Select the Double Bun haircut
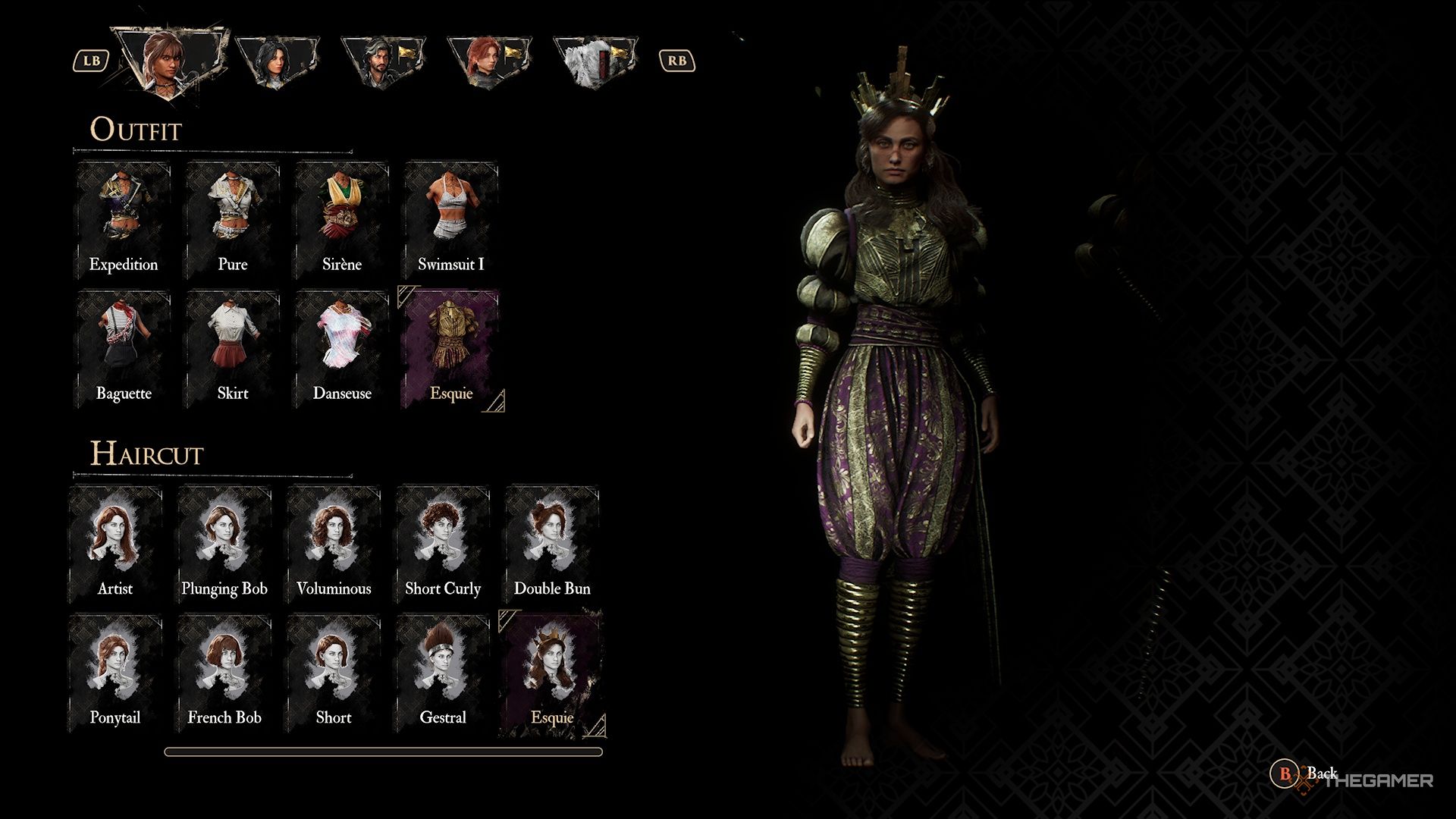 tap(552, 544)
